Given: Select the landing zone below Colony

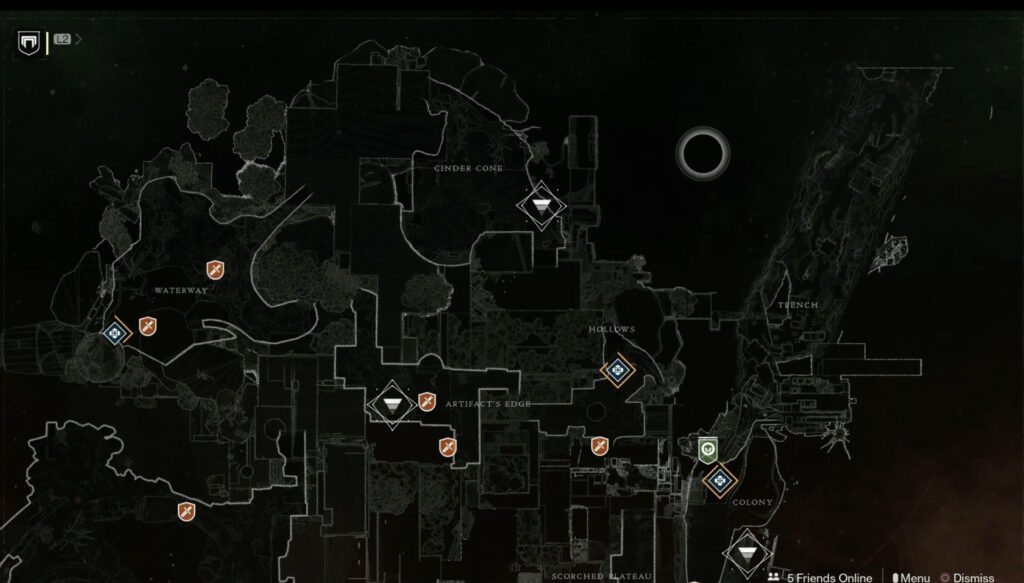Looking at the screenshot, I should [x=745, y=553].
